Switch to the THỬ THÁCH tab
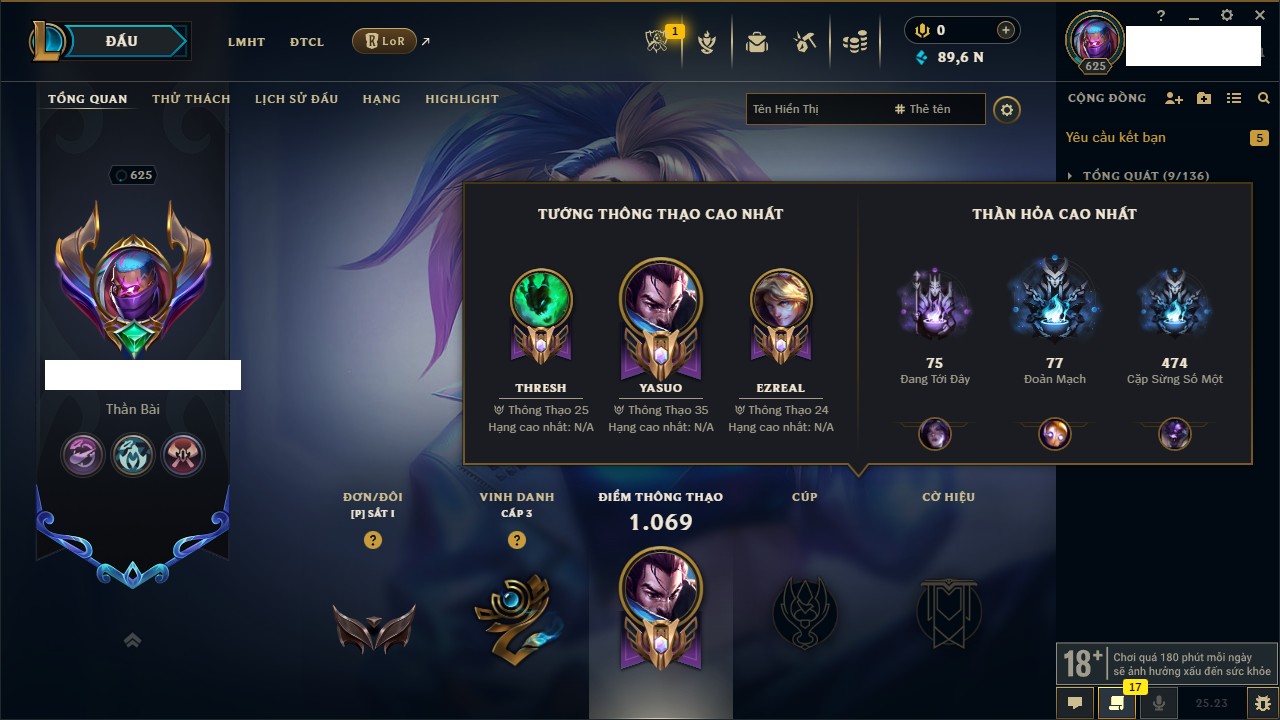Image resolution: width=1280 pixels, height=720 pixels. pos(191,99)
